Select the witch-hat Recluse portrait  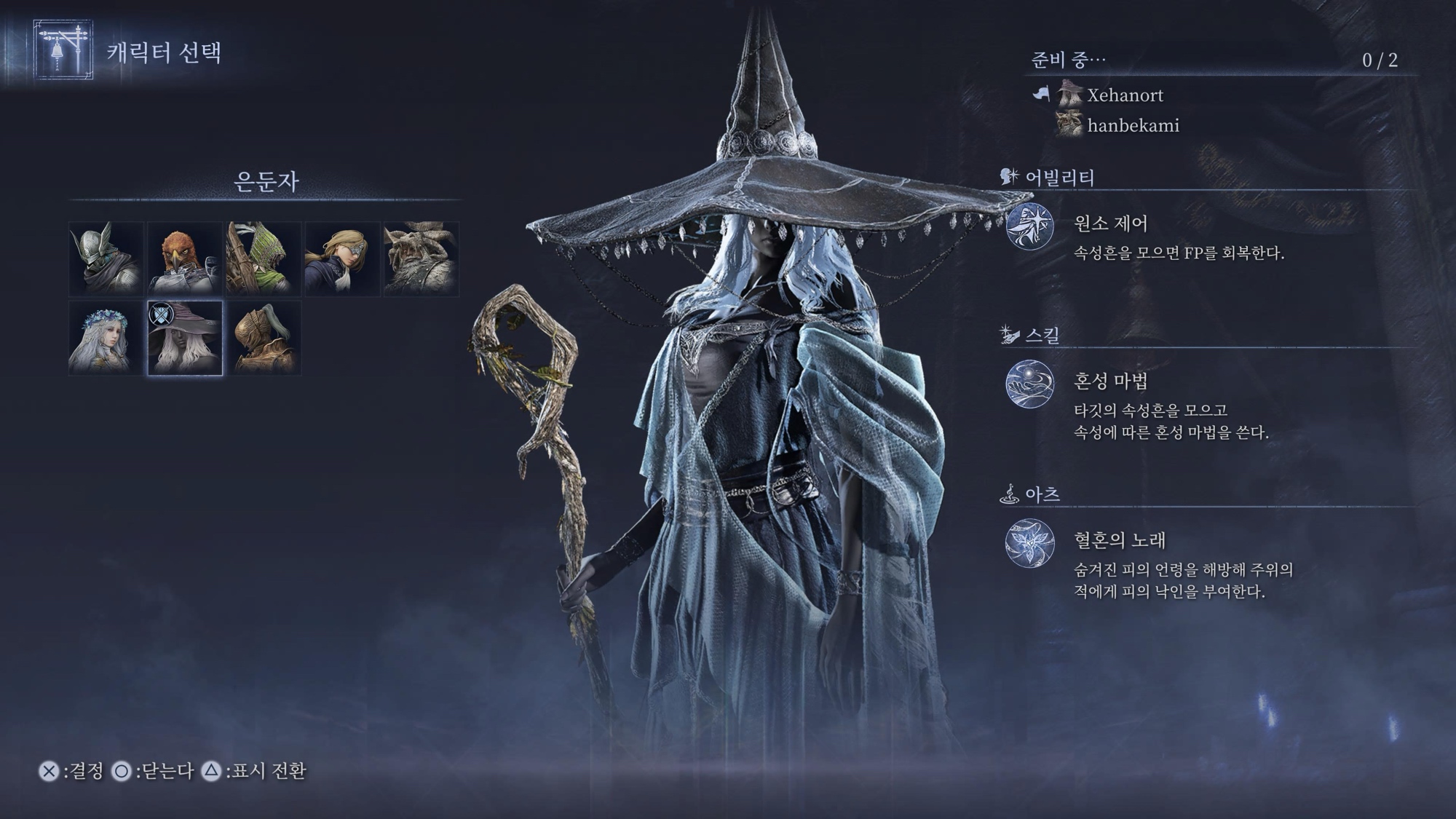point(185,339)
